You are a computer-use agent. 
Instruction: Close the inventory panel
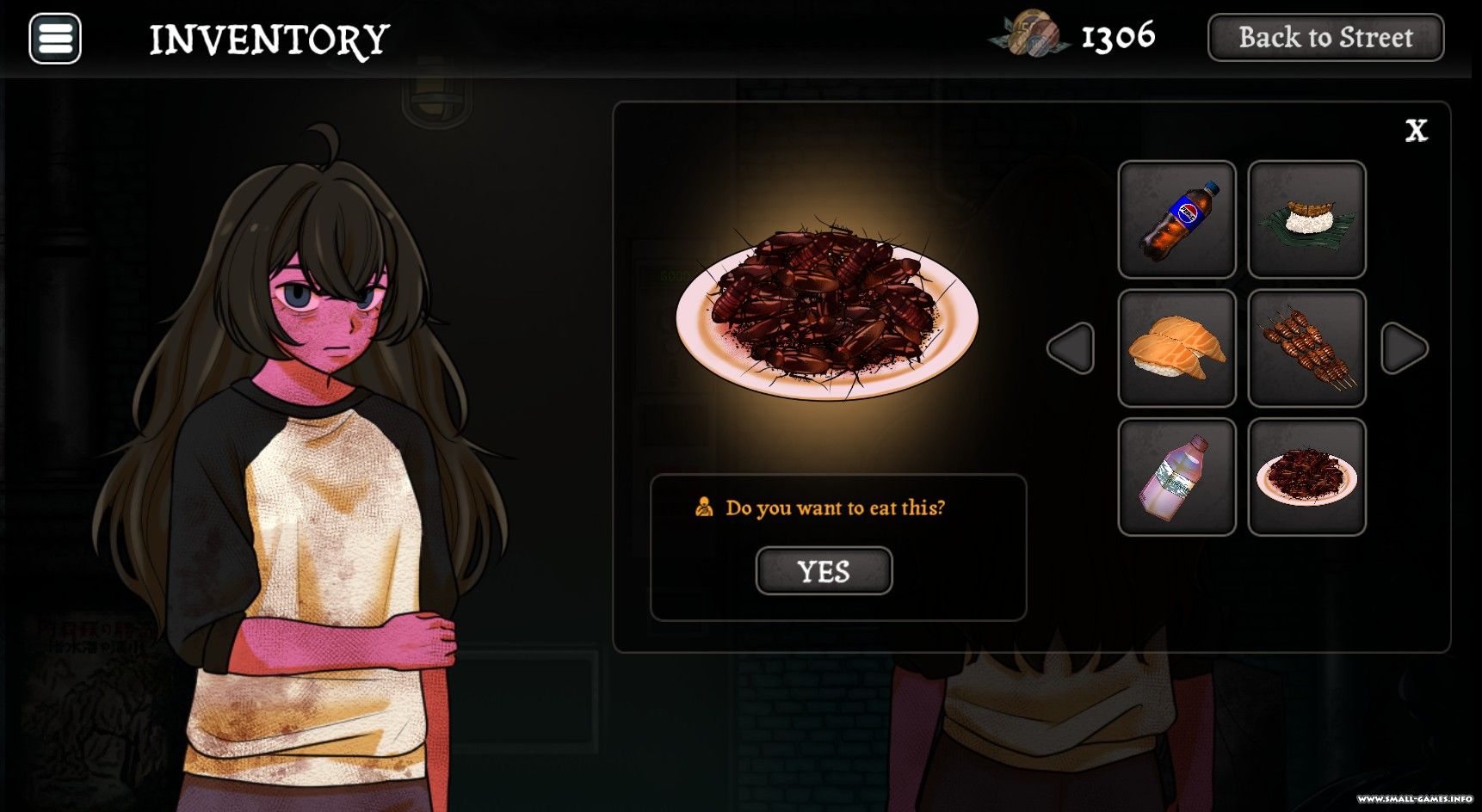pyautogui.click(x=1416, y=131)
